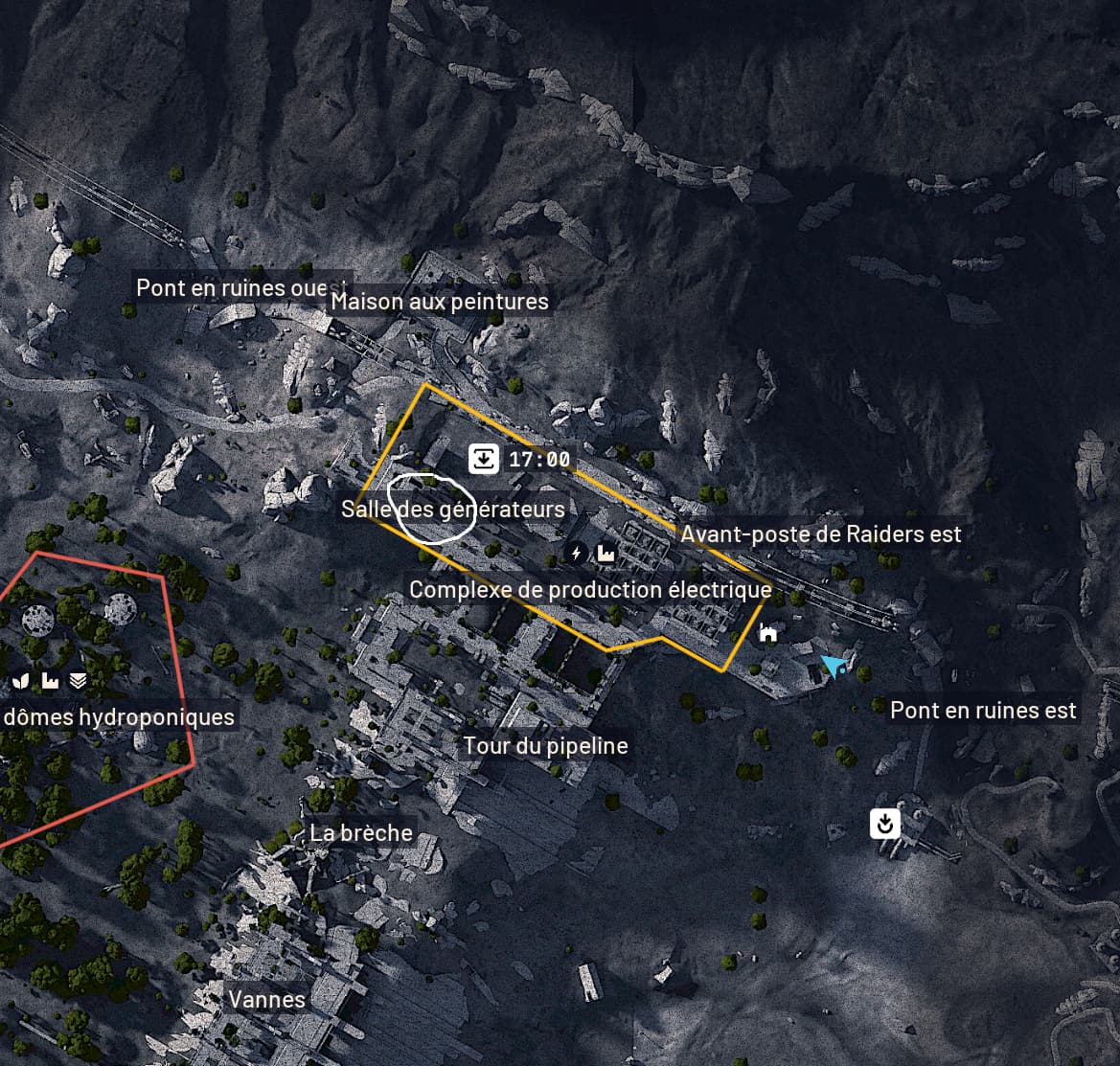This screenshot has width=1120, height=1066.
Task: Click the lightning bolt icon on the map
Action: (x=576, y=553)
